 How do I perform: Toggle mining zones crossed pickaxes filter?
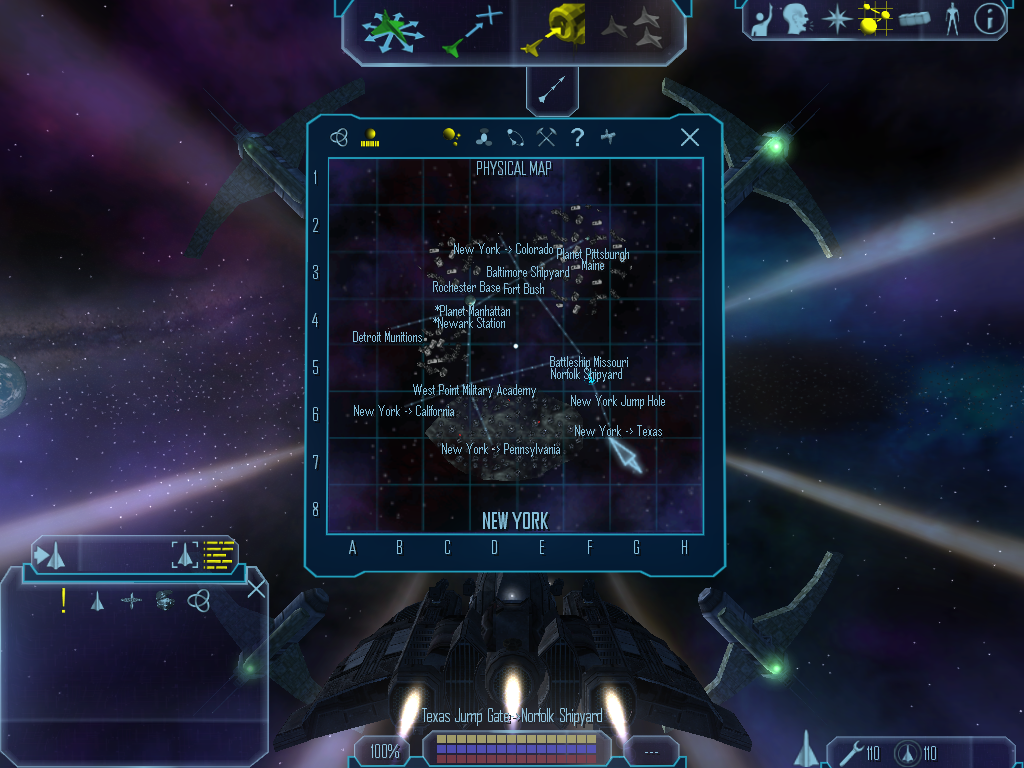point(546,138)
